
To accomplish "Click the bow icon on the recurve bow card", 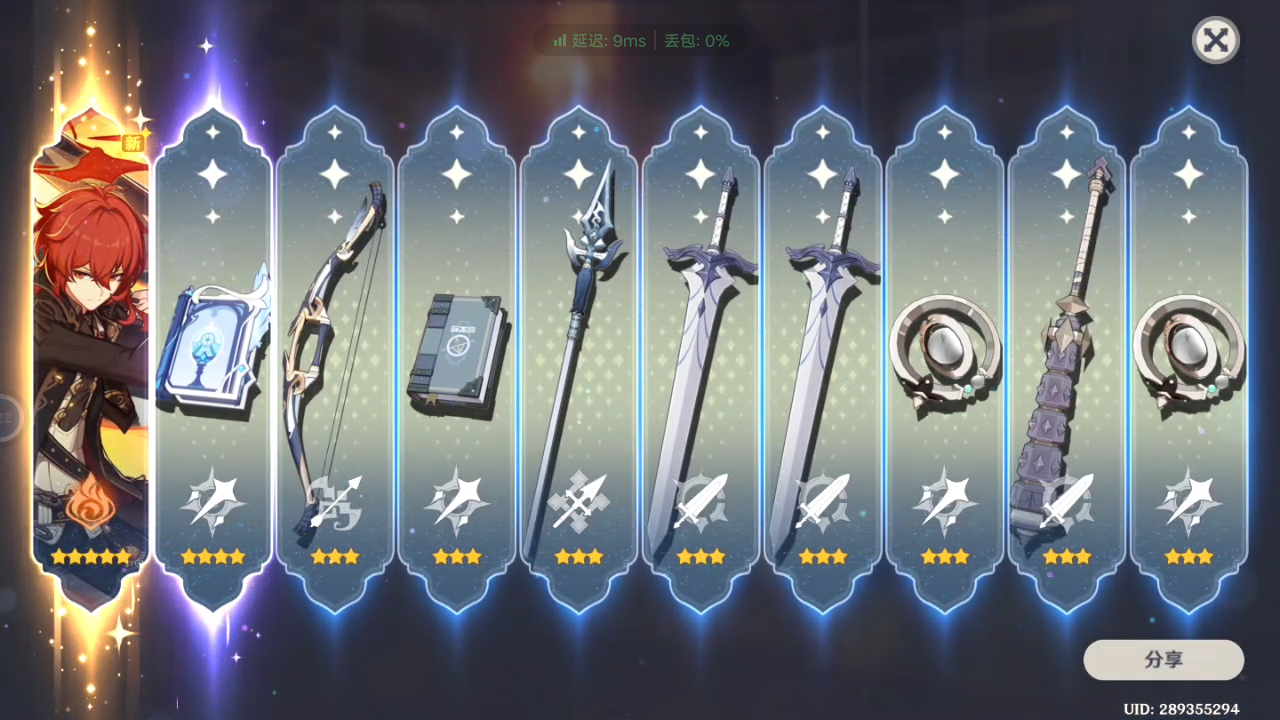I will 335,503.
